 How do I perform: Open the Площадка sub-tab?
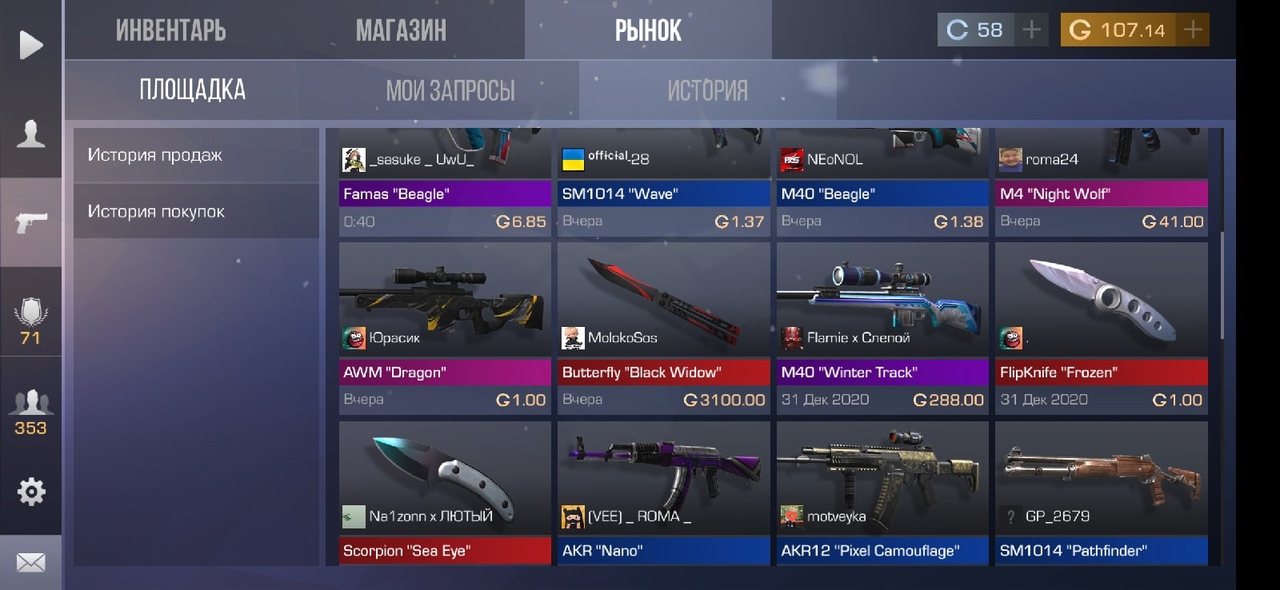(x=192, y=90)
